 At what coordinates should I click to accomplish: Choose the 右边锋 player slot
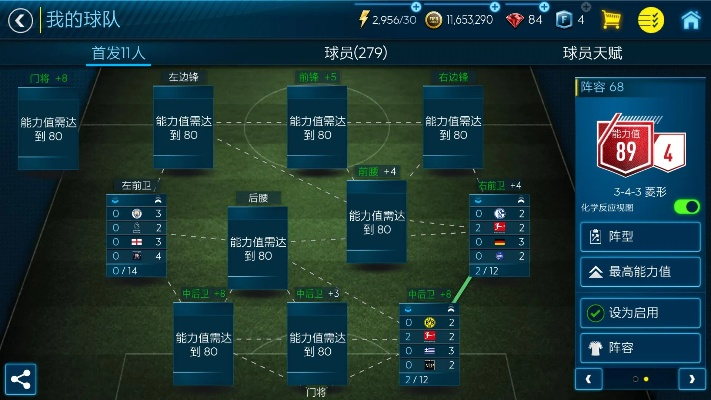pos(453,127)
